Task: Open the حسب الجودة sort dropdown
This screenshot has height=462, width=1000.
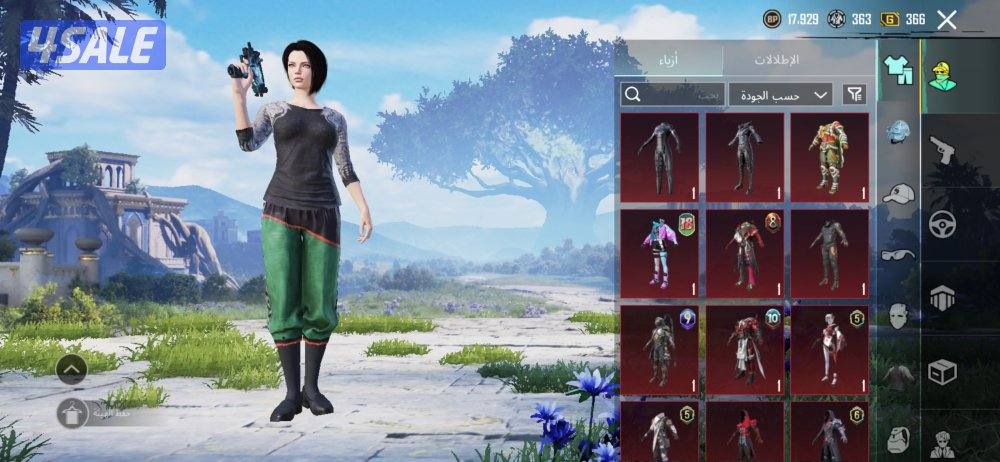Action: pos(780,95)
